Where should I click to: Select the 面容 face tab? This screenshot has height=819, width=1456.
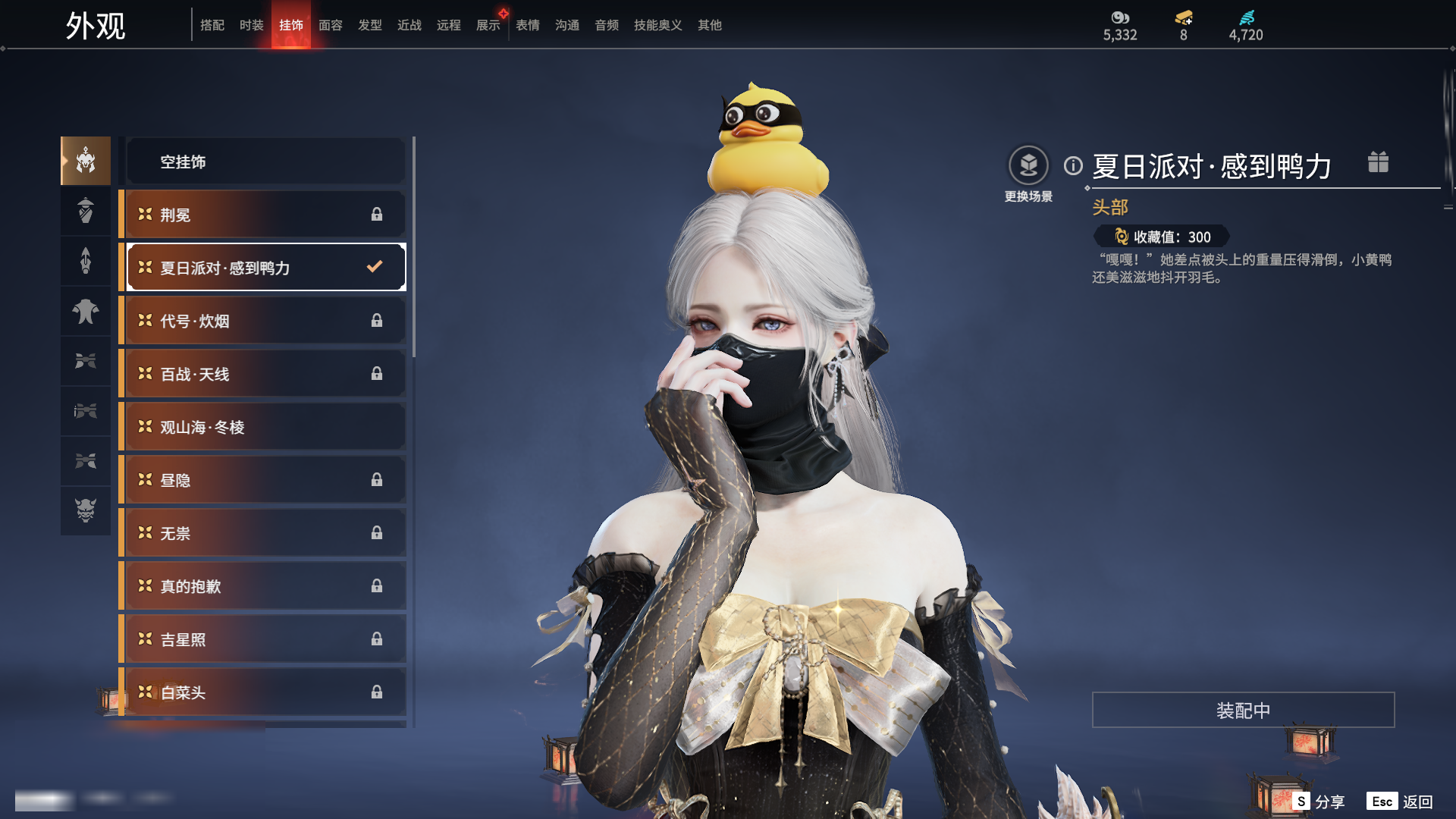tap(331, 25)
